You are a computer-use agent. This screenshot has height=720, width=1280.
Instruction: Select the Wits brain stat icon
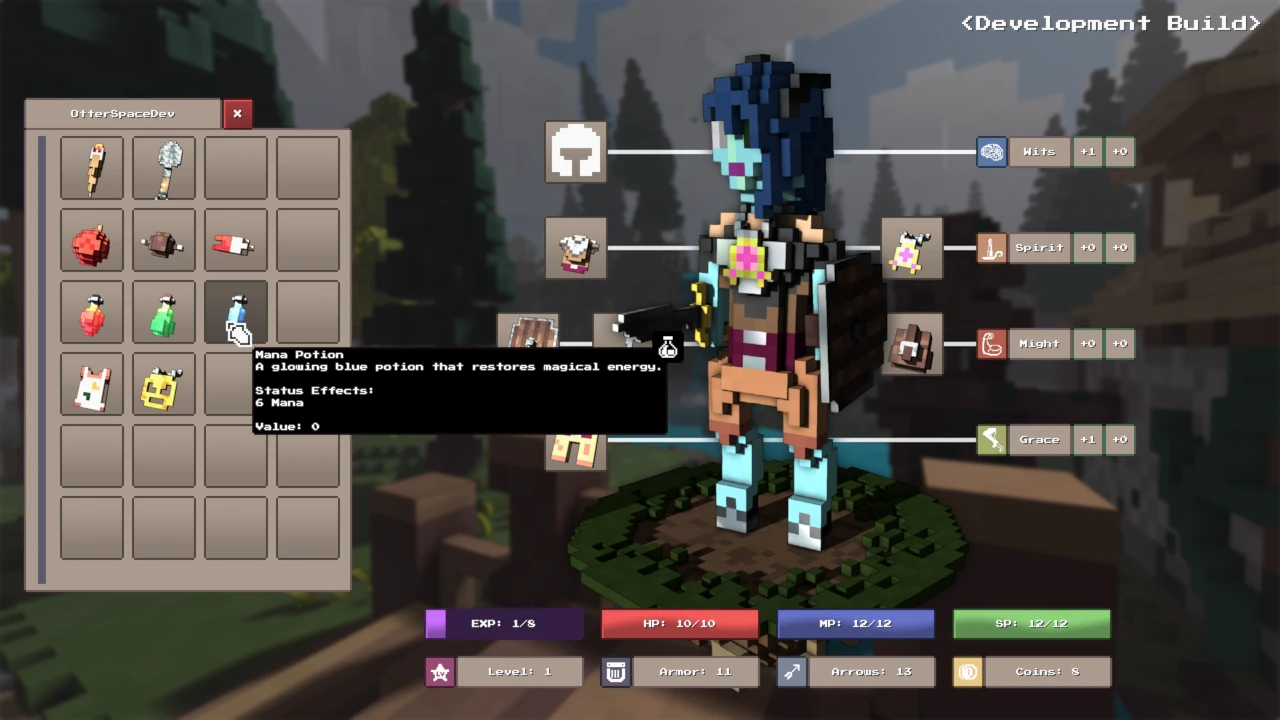pos(991,151)
